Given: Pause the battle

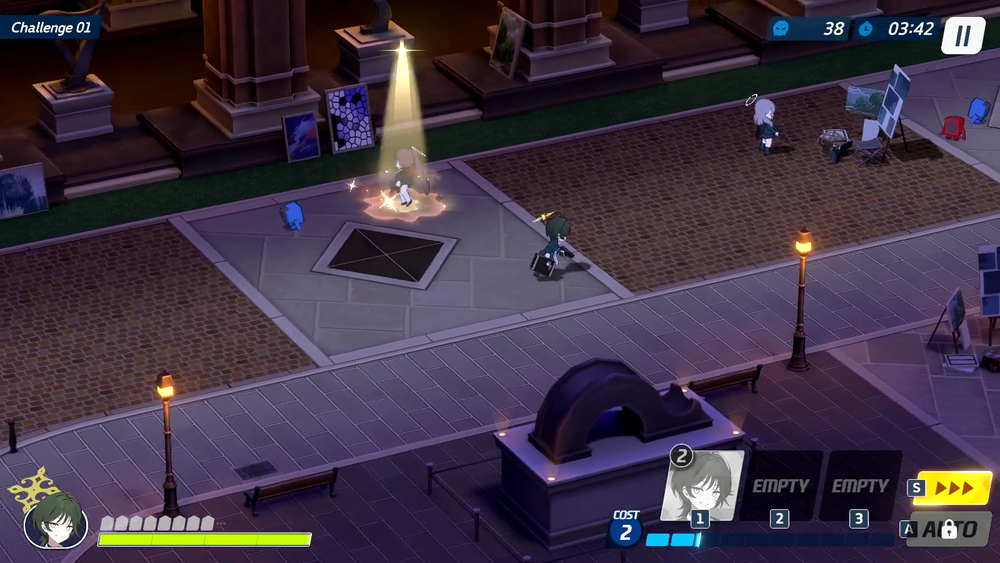Looking at the screenshot, I should 962,36.
